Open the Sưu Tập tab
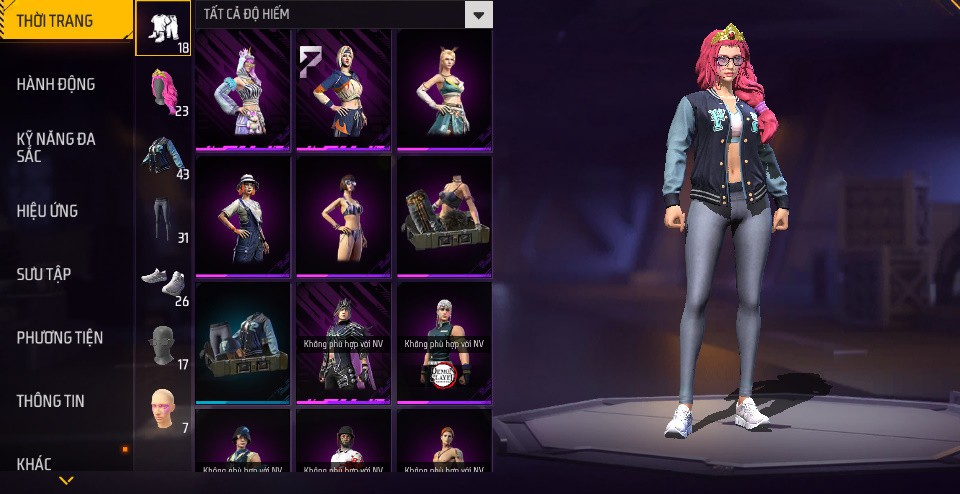Image resolution: width=960 pixels, height=494 pixels. pyautogui.click(x=44, y=274)
